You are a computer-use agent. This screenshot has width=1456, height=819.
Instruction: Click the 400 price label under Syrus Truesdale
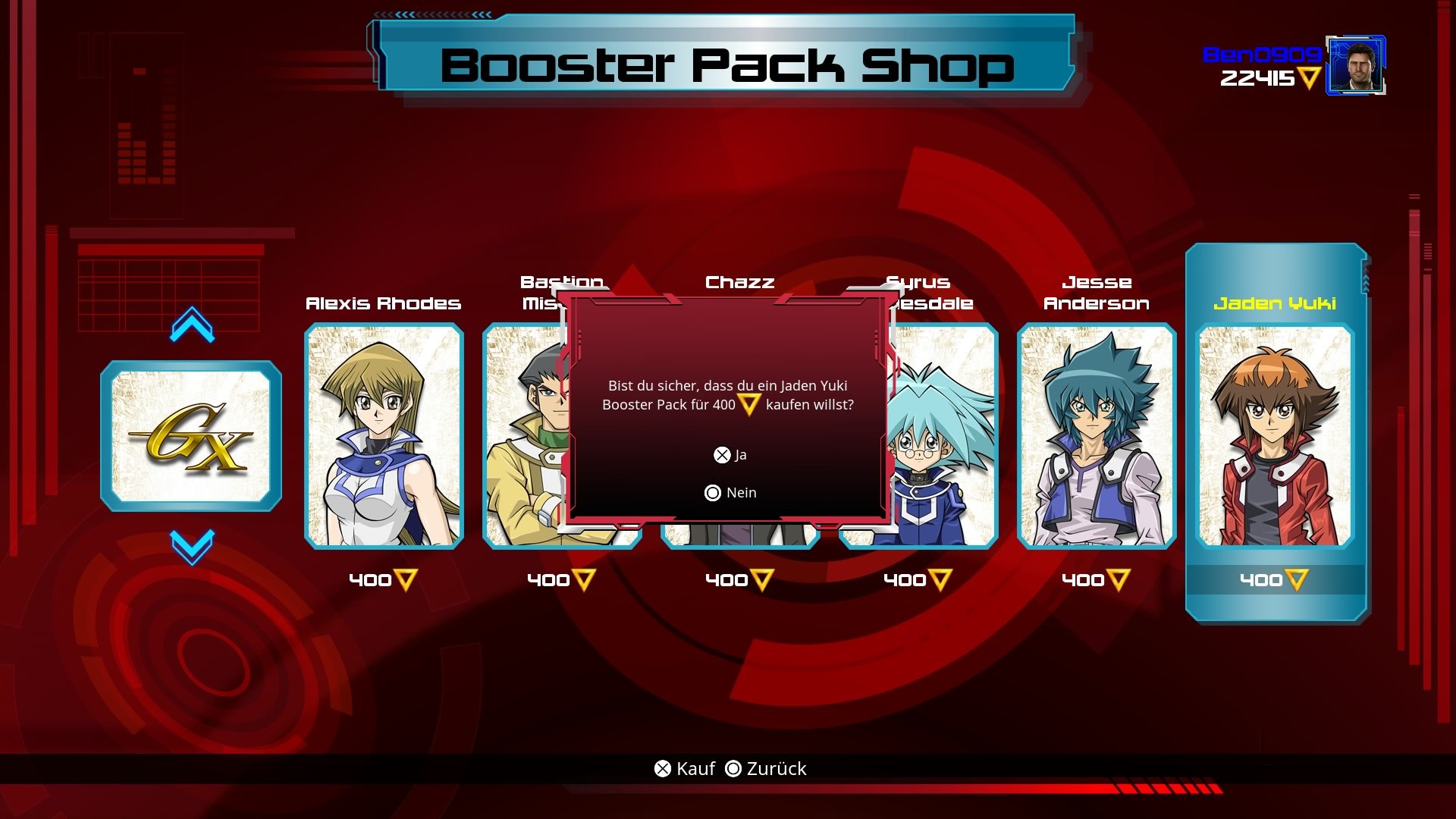905,579
